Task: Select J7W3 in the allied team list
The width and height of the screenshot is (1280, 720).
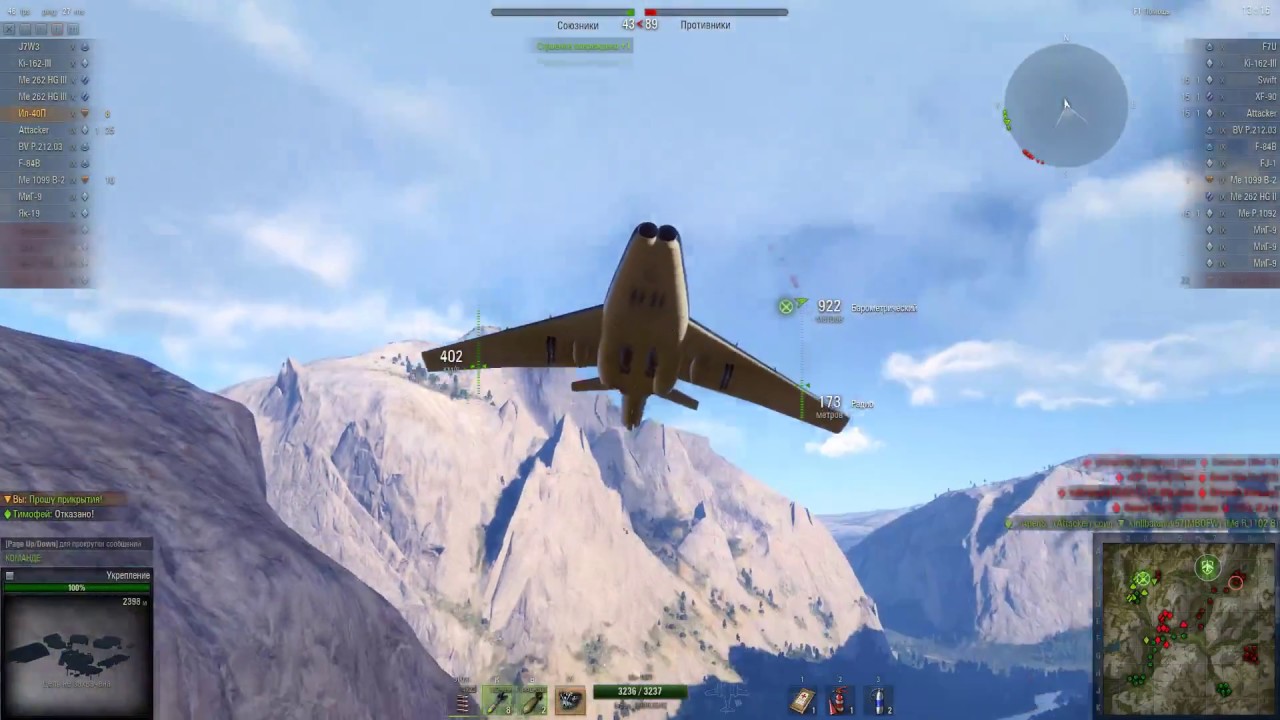Action: (30, 46)
